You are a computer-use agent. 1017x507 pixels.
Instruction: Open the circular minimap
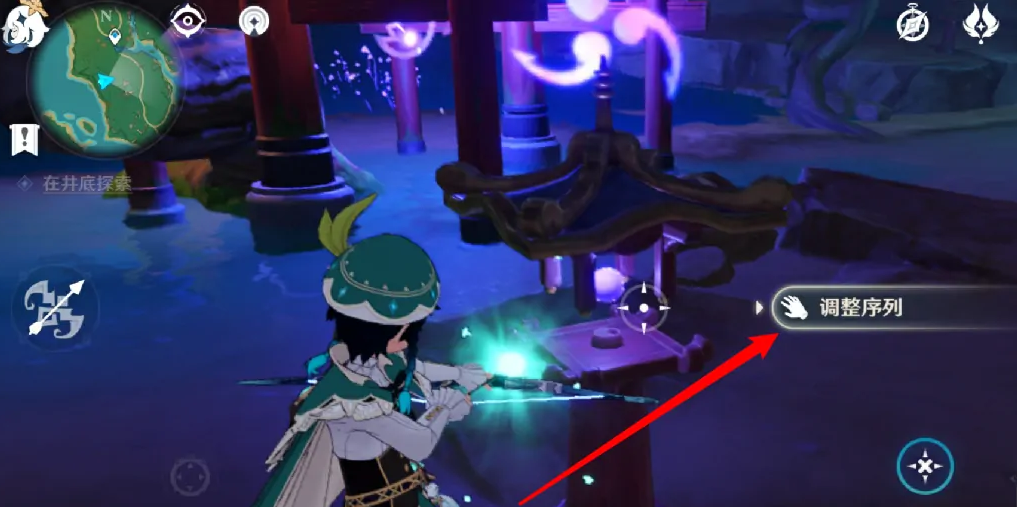(105, 77)
